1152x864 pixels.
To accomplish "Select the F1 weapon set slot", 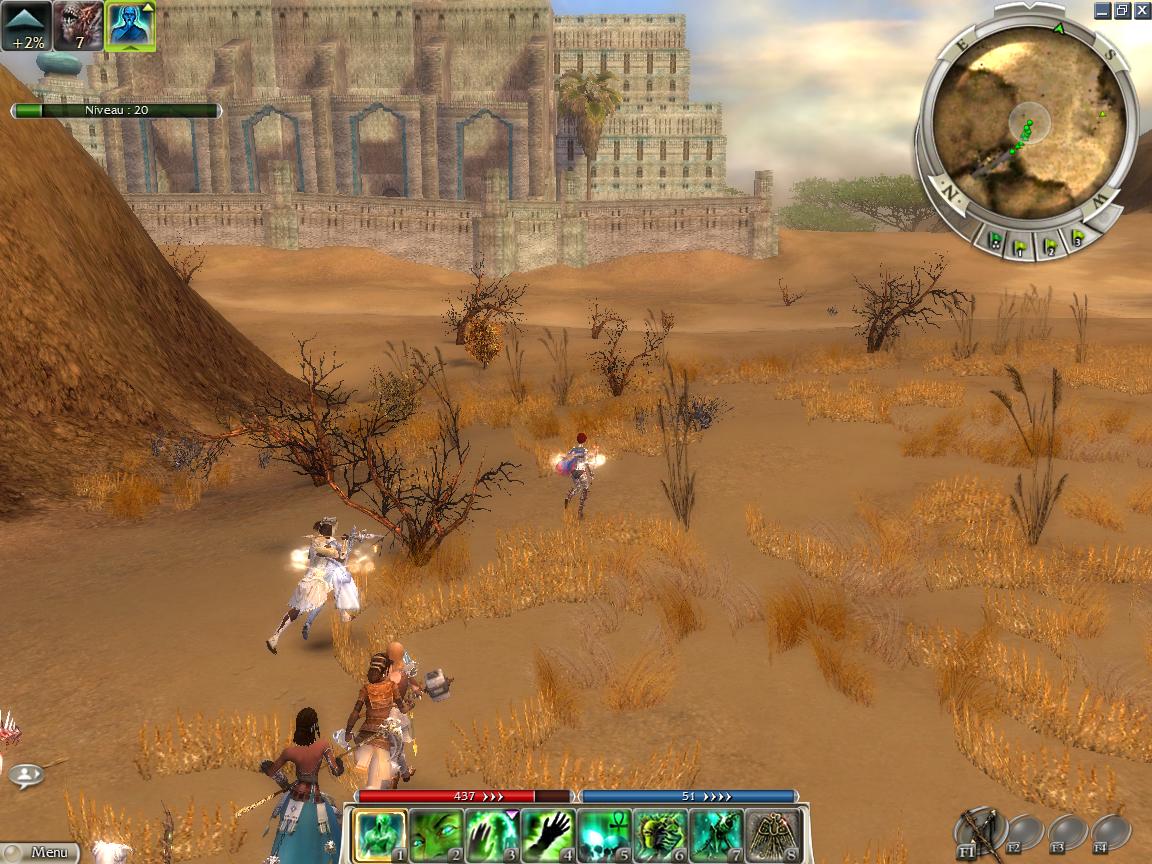I will 980,831.
